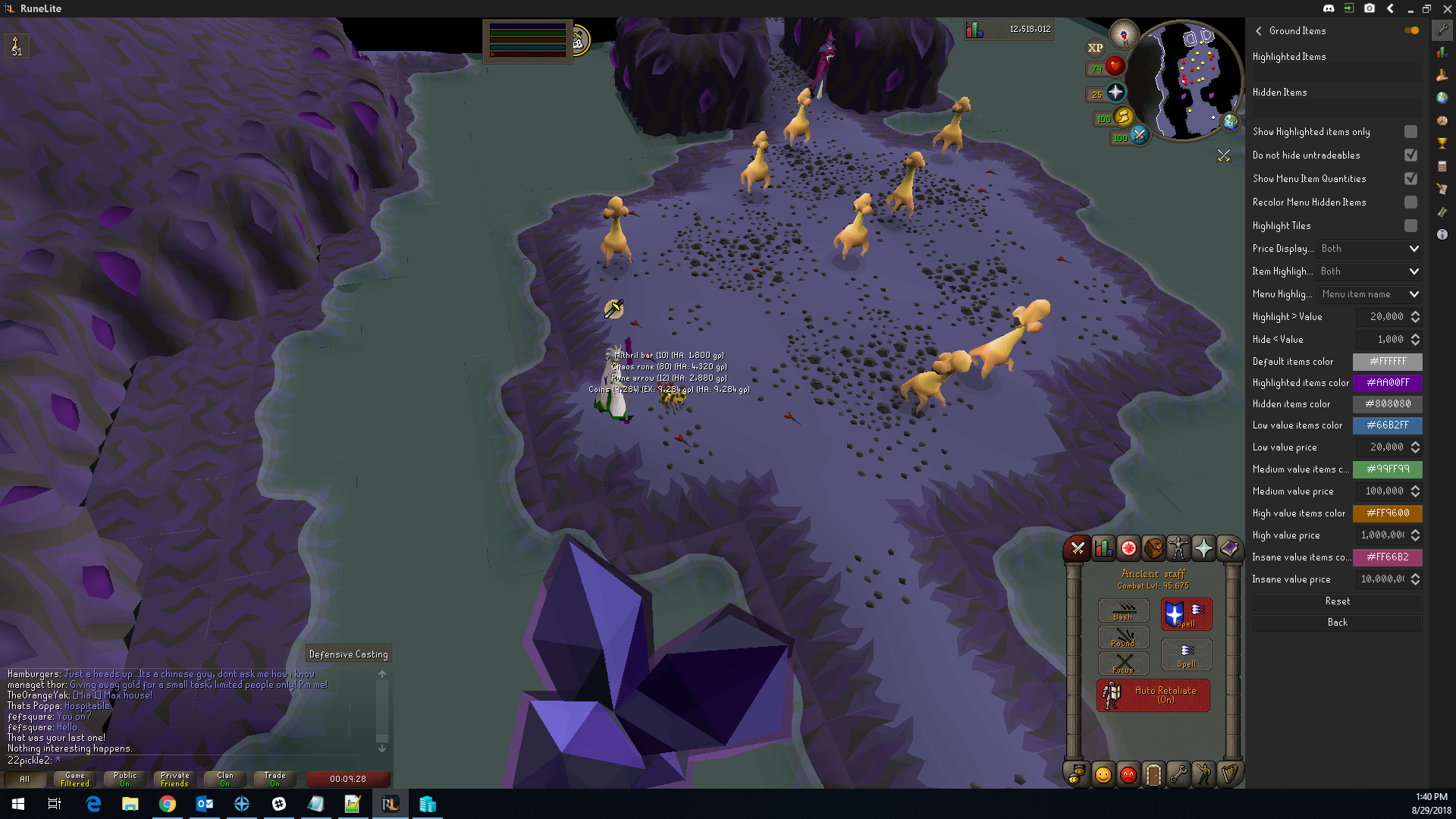Open the Skills bar chart tab icon
Image resolution: width=1456 pixels, height=819 pixels.
(1103, 548)
